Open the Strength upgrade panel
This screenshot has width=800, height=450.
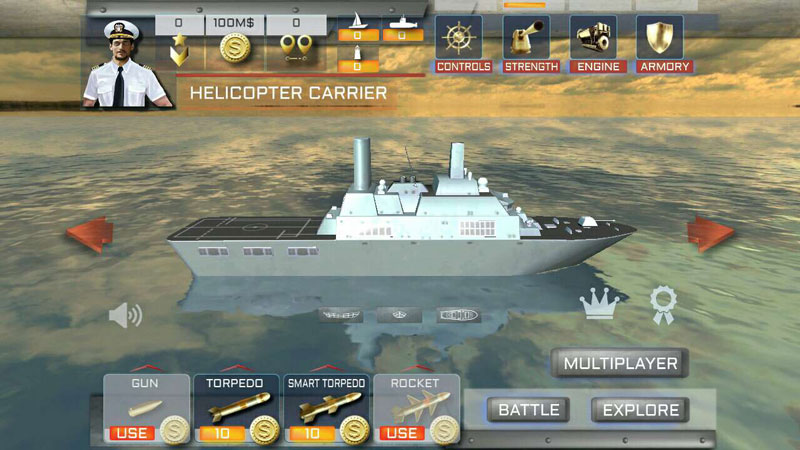(x=529, y=42)
